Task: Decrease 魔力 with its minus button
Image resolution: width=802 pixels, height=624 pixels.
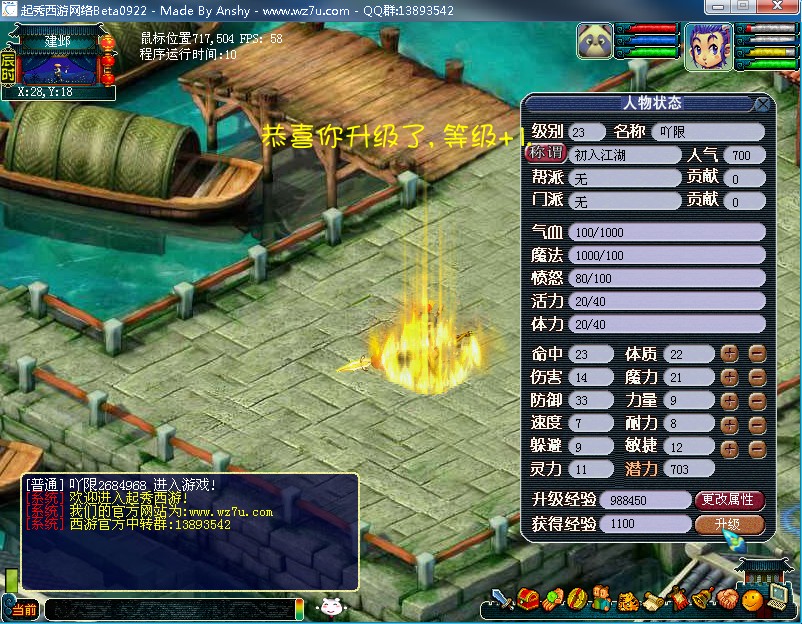Action: pos(757,377)
